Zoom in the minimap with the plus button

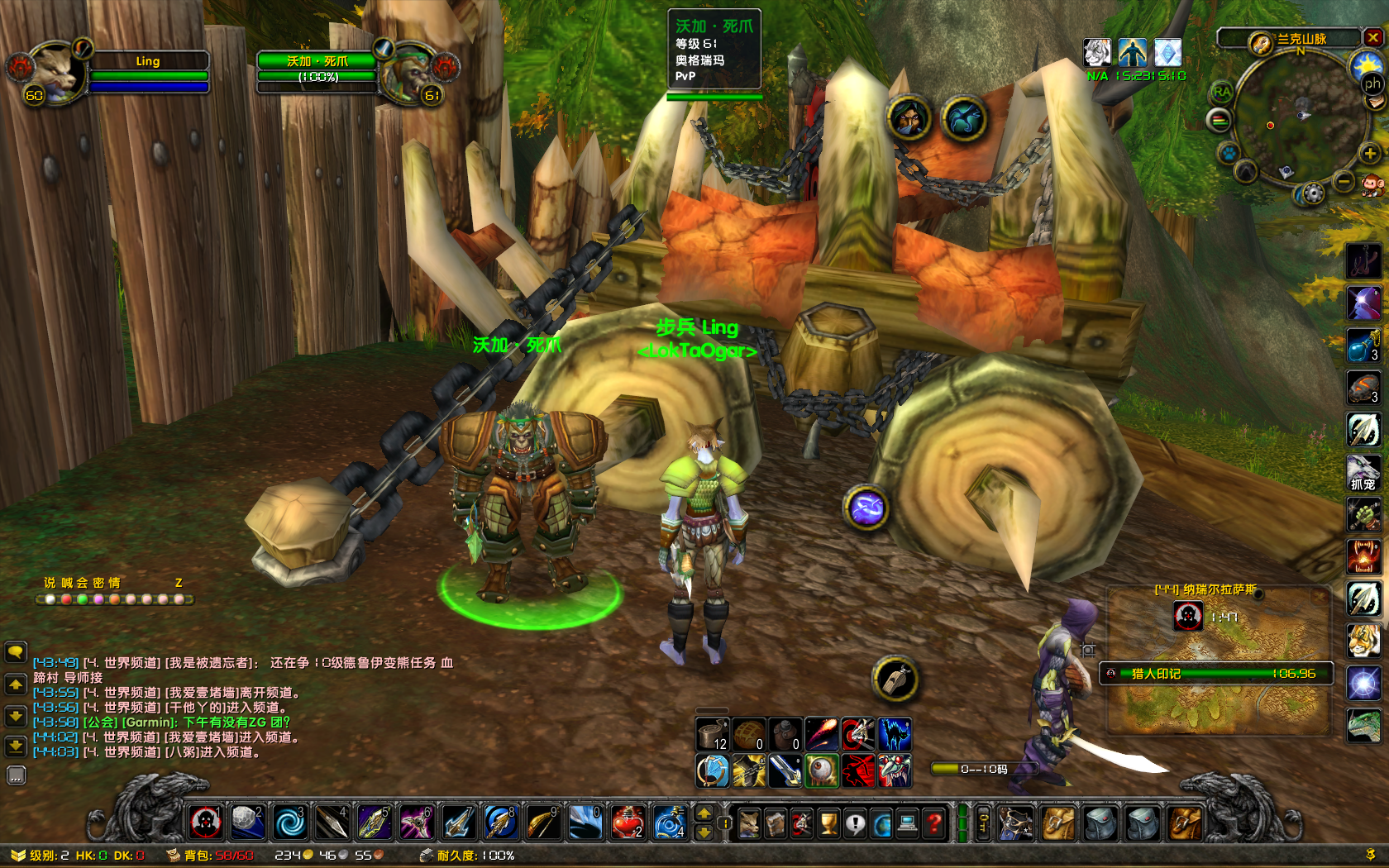1370,154
